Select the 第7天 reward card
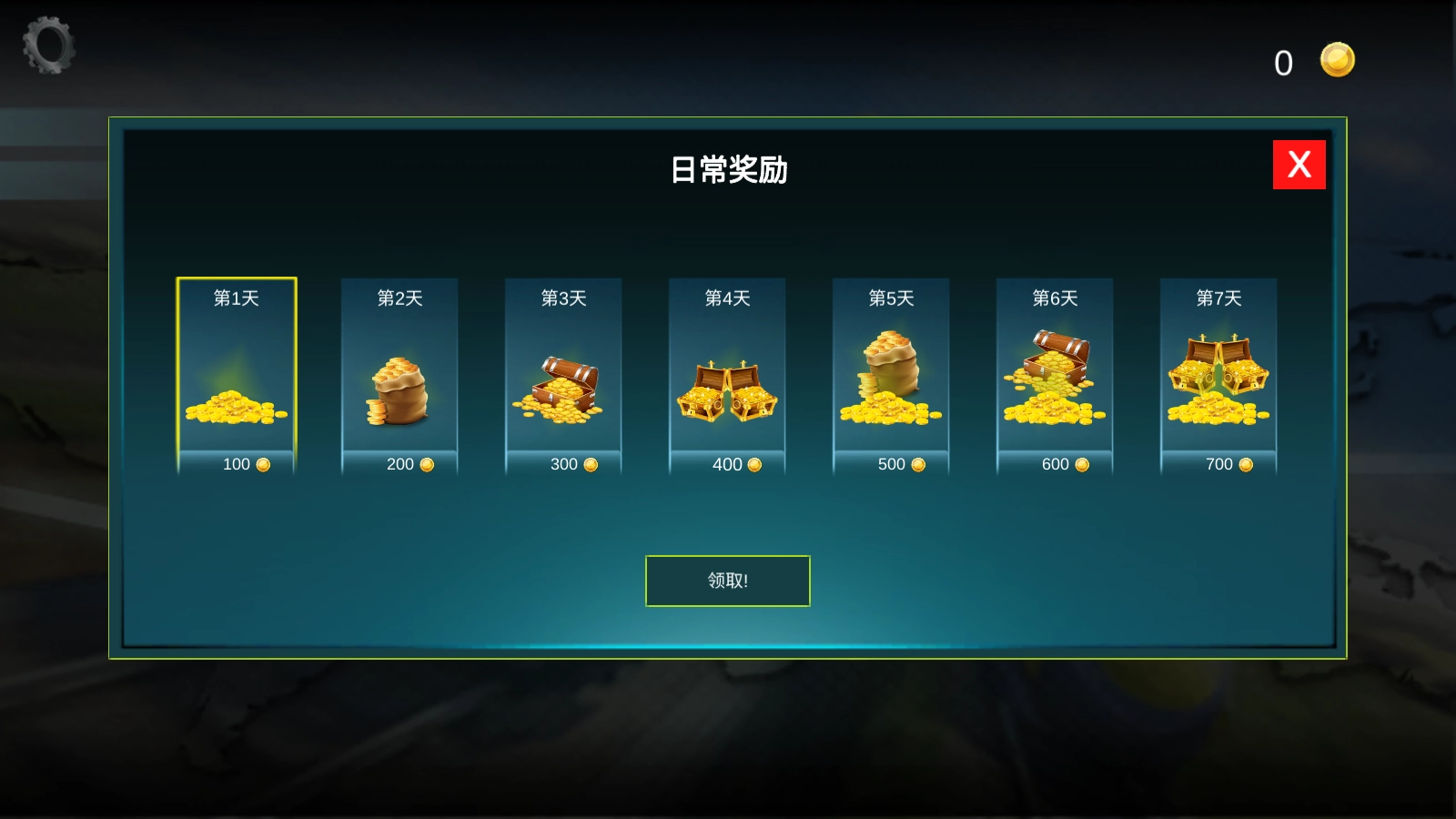 click(x=1219, y=373)
